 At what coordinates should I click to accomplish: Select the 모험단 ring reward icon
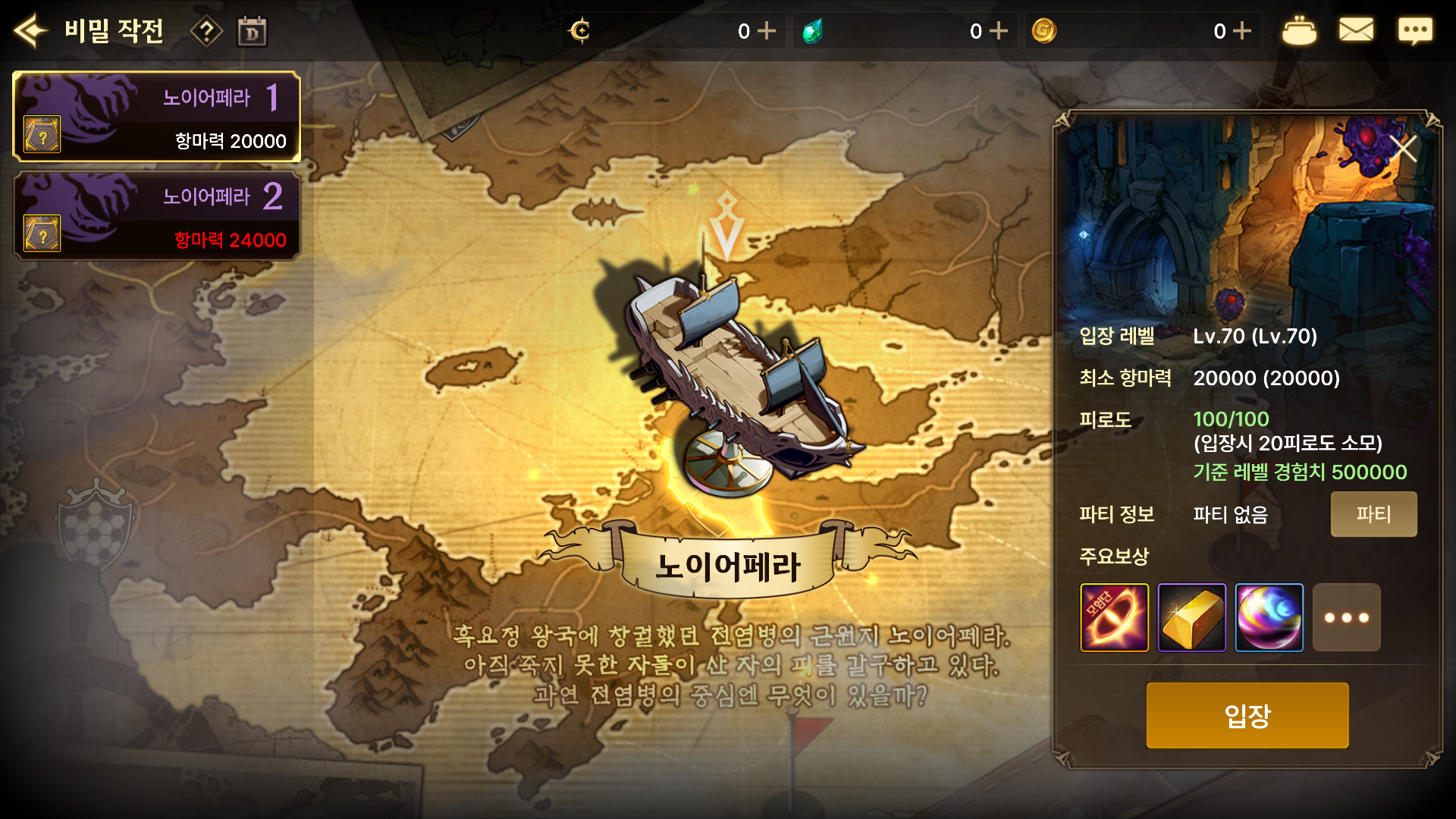(x=1116, y=617)
